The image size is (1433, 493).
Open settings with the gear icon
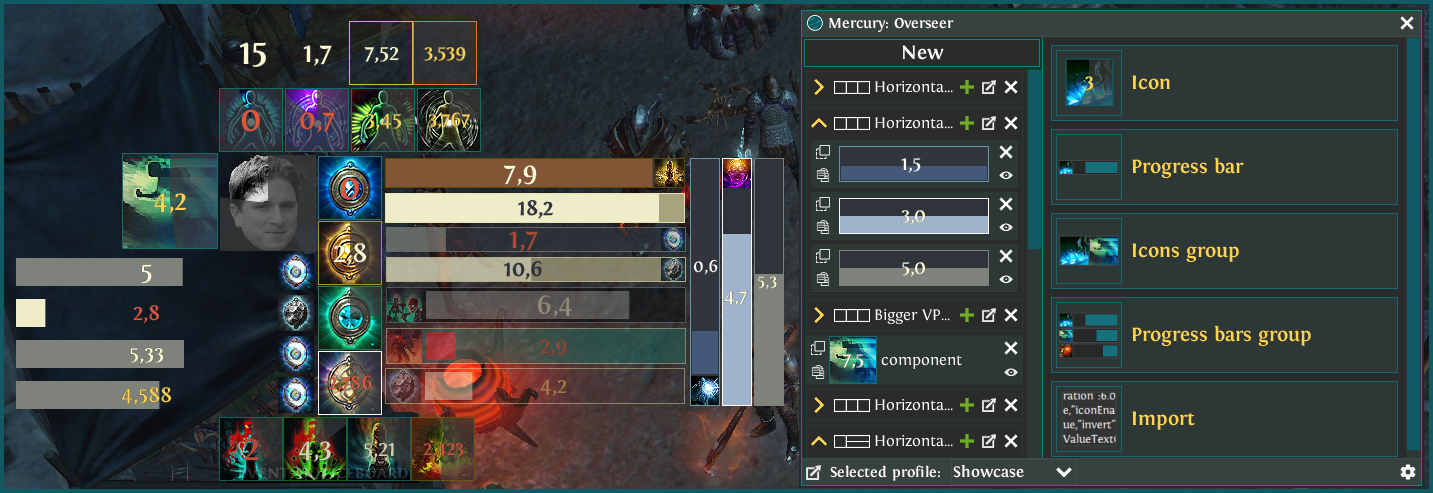coord(1408,472)
